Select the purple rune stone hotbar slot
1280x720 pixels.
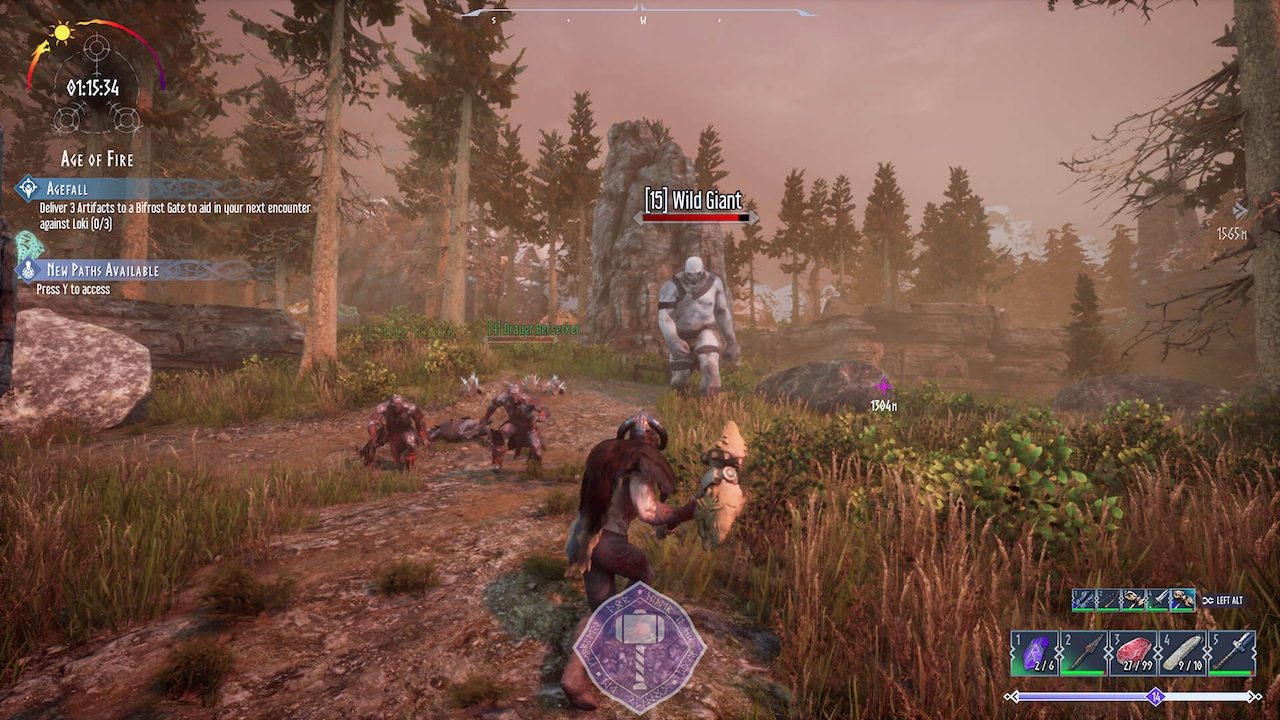pyautogui.click(x=1034, y=654)
